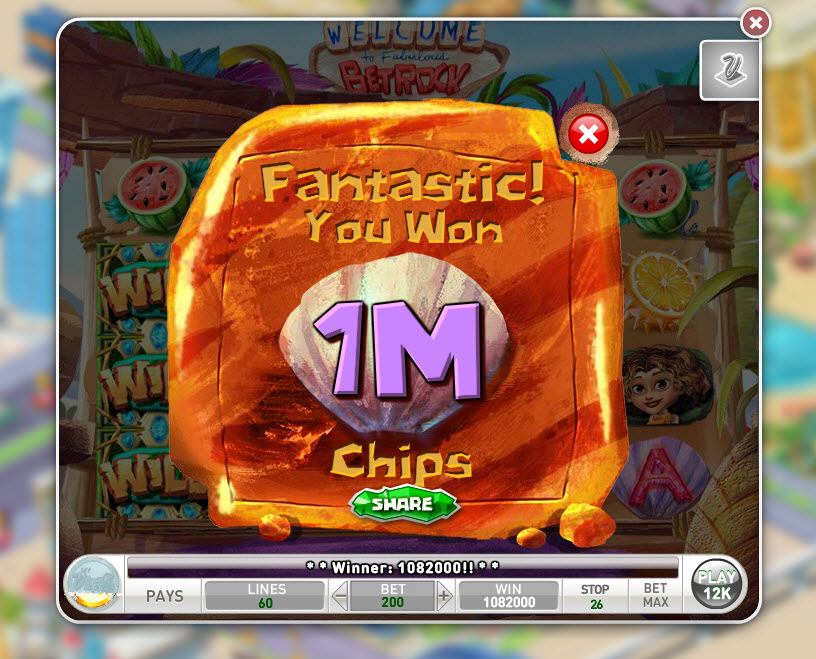Click the round silver emblem icon
816x659 pixels.
pos(92,584)
